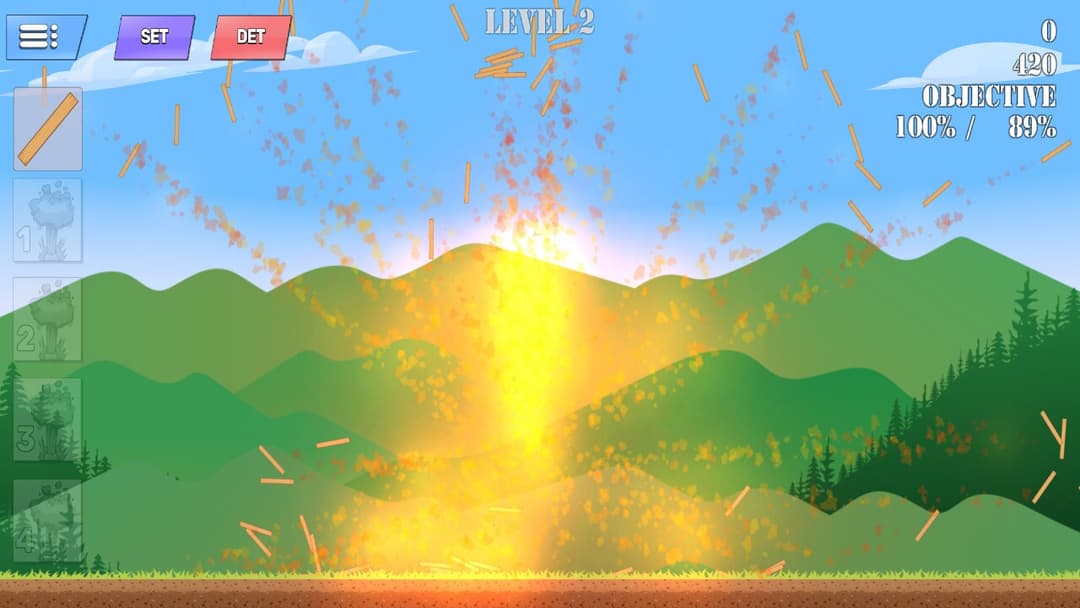Image resolution: width=1080 pixels, height=608 pixels.
Task: Click the purple SET button
Action: (154, 37)
